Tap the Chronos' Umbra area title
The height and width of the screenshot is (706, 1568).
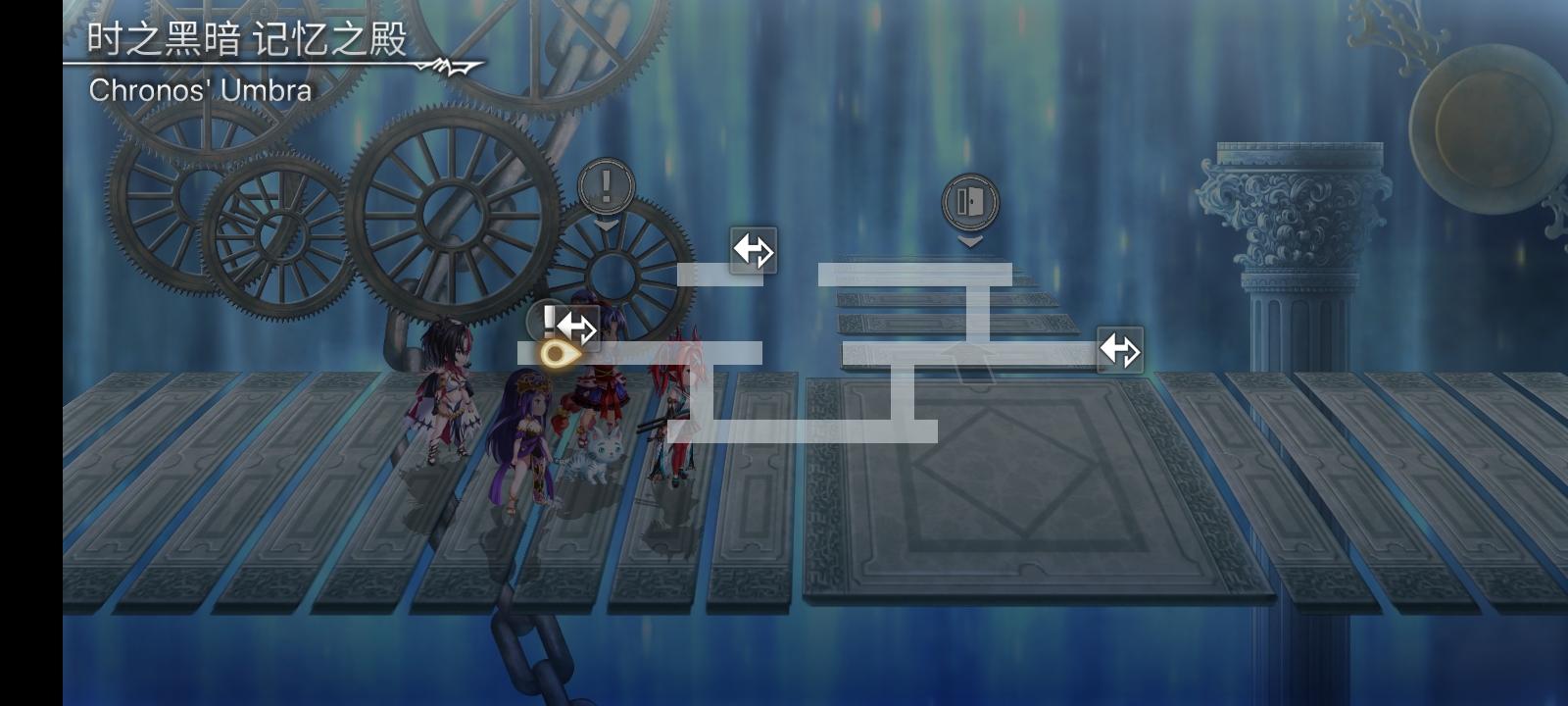coord(199,91)
